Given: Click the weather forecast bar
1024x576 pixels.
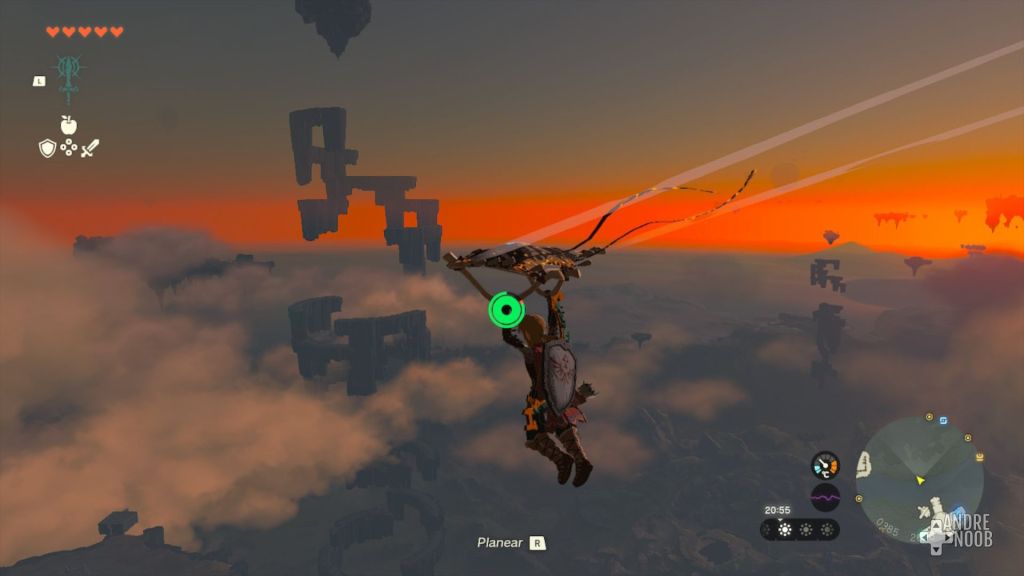Looking at the screenshot, I should click(x=800, y=529).
